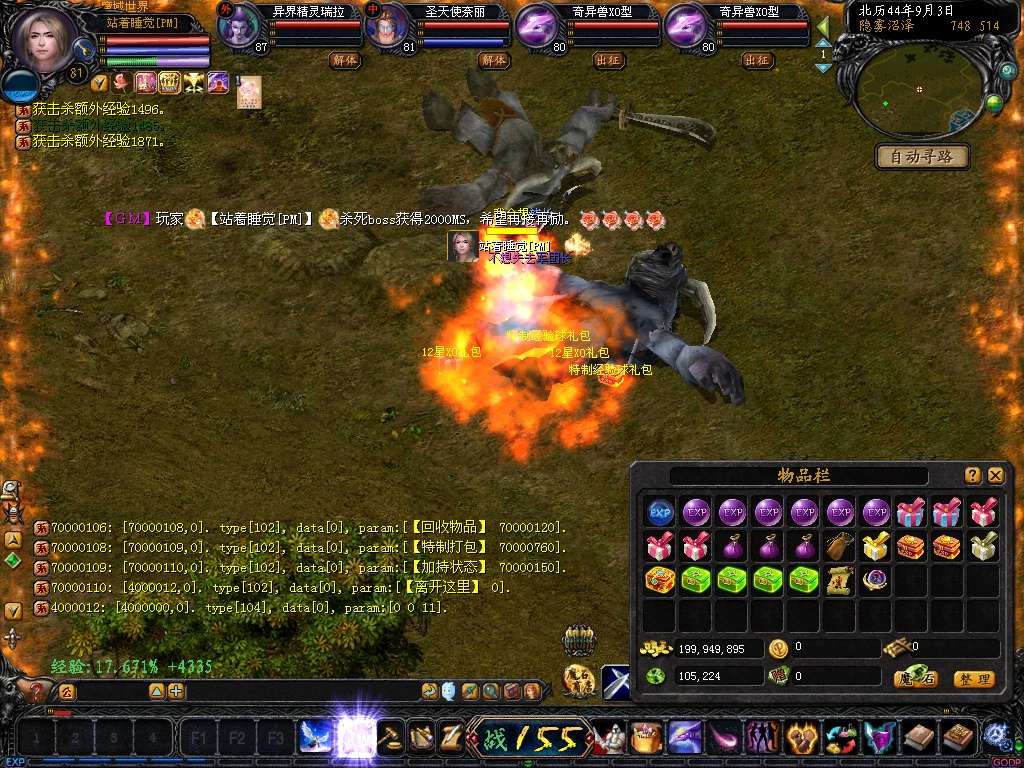Pick the scroll item in inventory
Image resolution: width=1024 pixels, height=768 pixels.
pos(841,581)
